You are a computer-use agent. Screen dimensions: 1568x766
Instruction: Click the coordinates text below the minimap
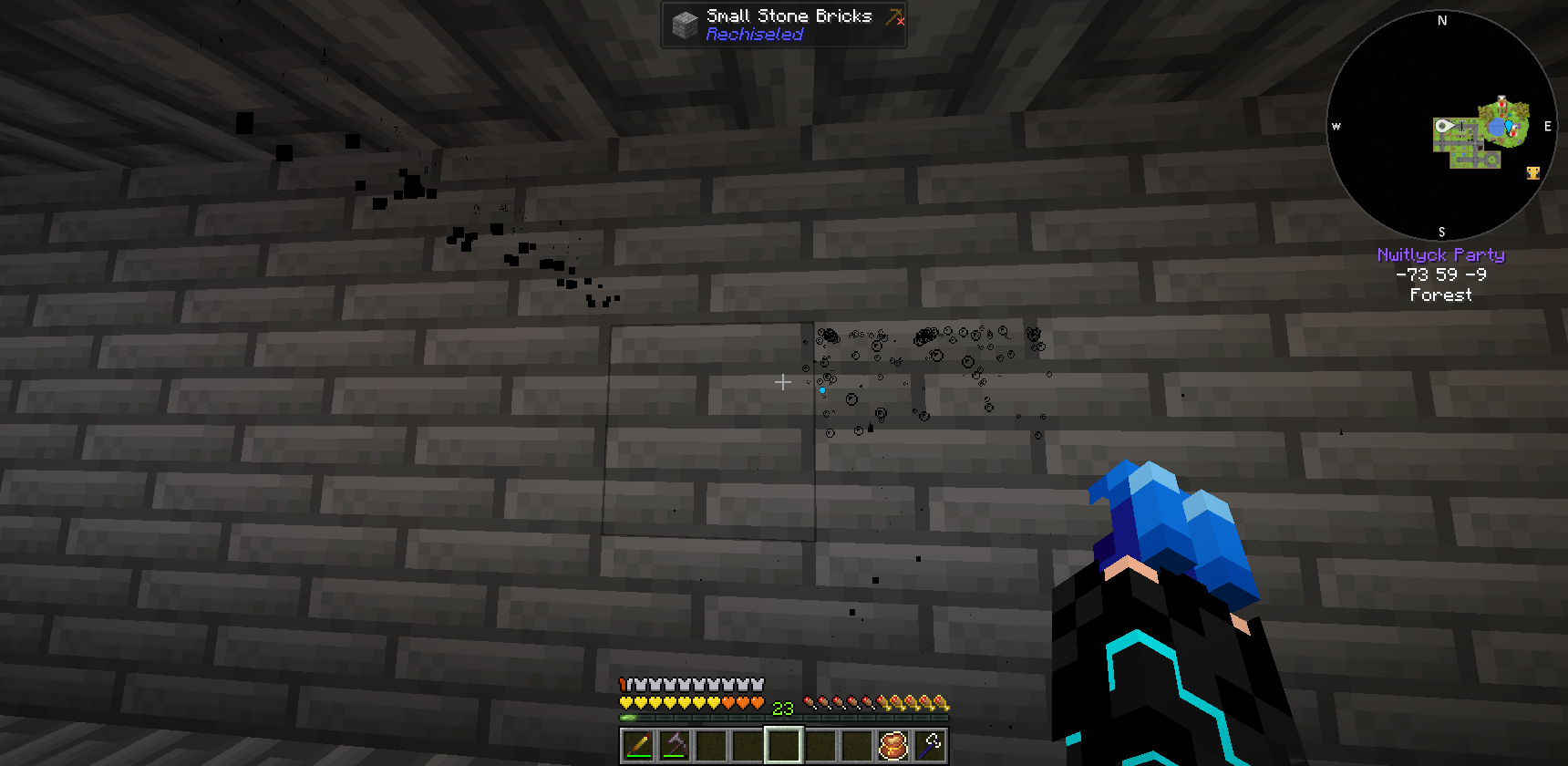click(x=1441, y=275)
